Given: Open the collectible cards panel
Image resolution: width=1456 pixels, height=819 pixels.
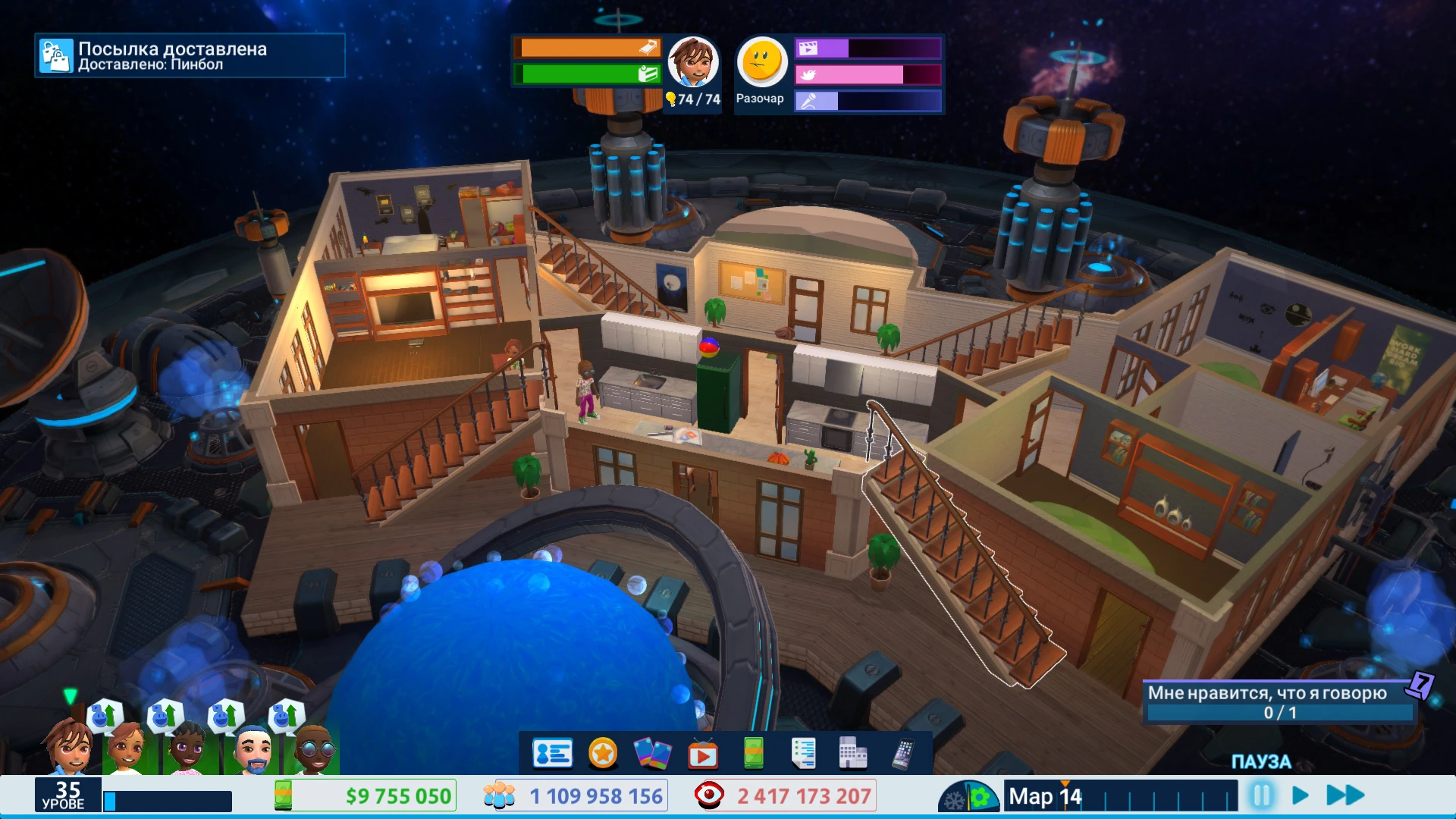Looking at the screenshot, I should click(x=654, y=755).
